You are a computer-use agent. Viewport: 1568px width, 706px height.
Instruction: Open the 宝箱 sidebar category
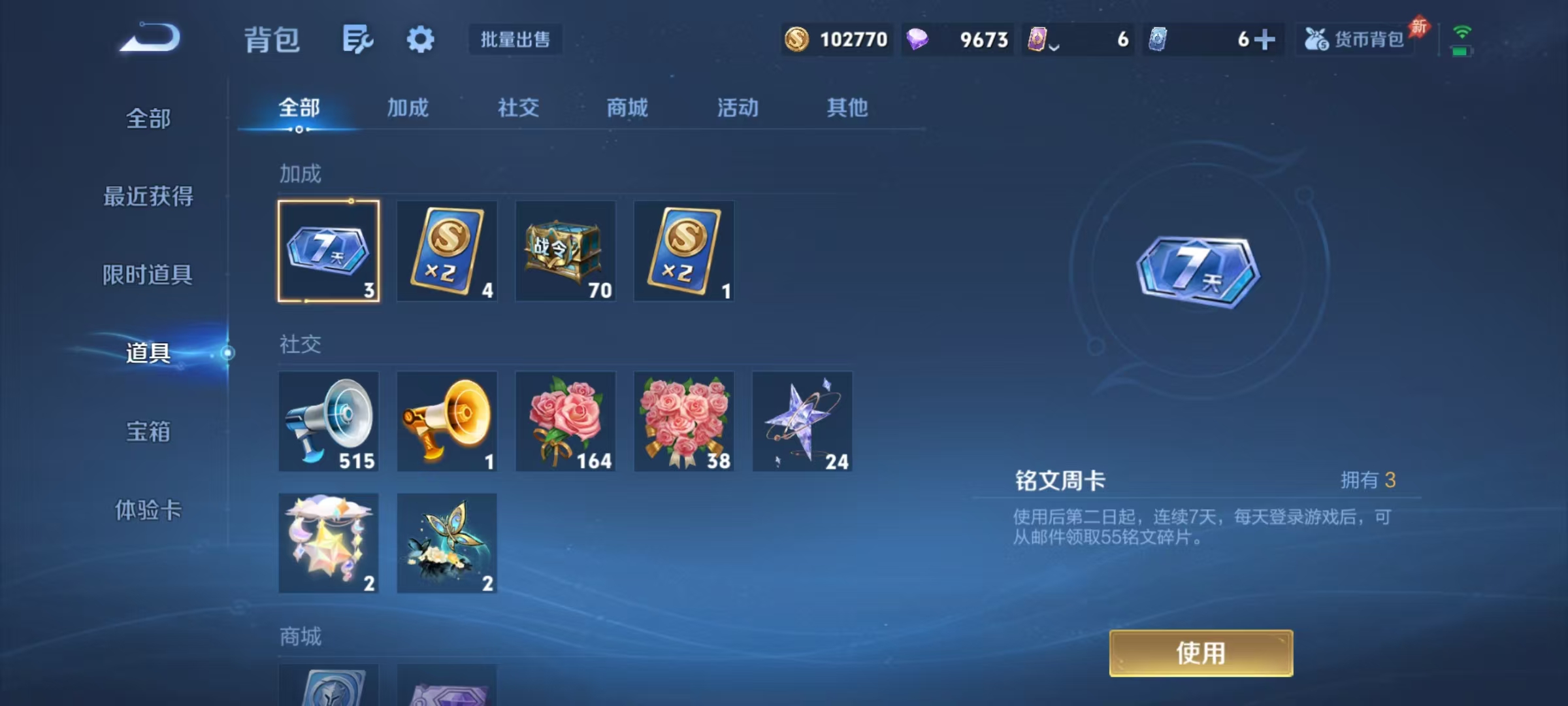point(148,433)
